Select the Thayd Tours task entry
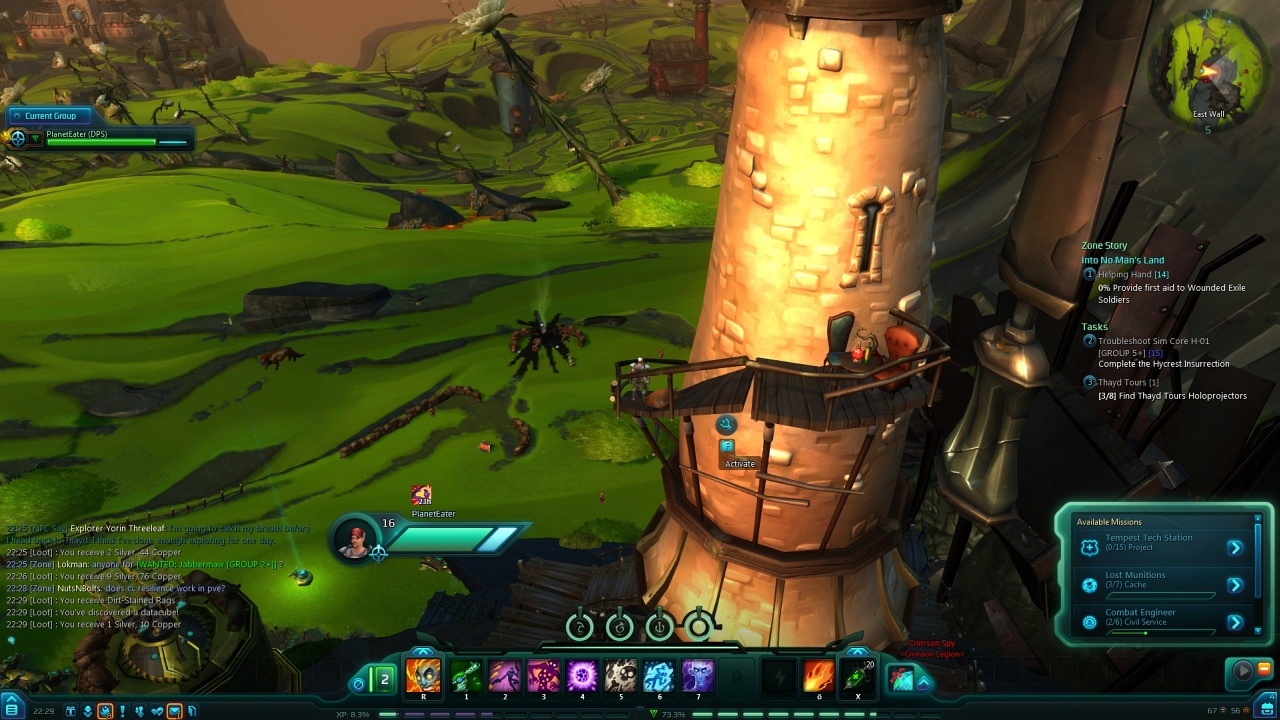Screen dimensions: 1280x720 tap(1128, 382)
